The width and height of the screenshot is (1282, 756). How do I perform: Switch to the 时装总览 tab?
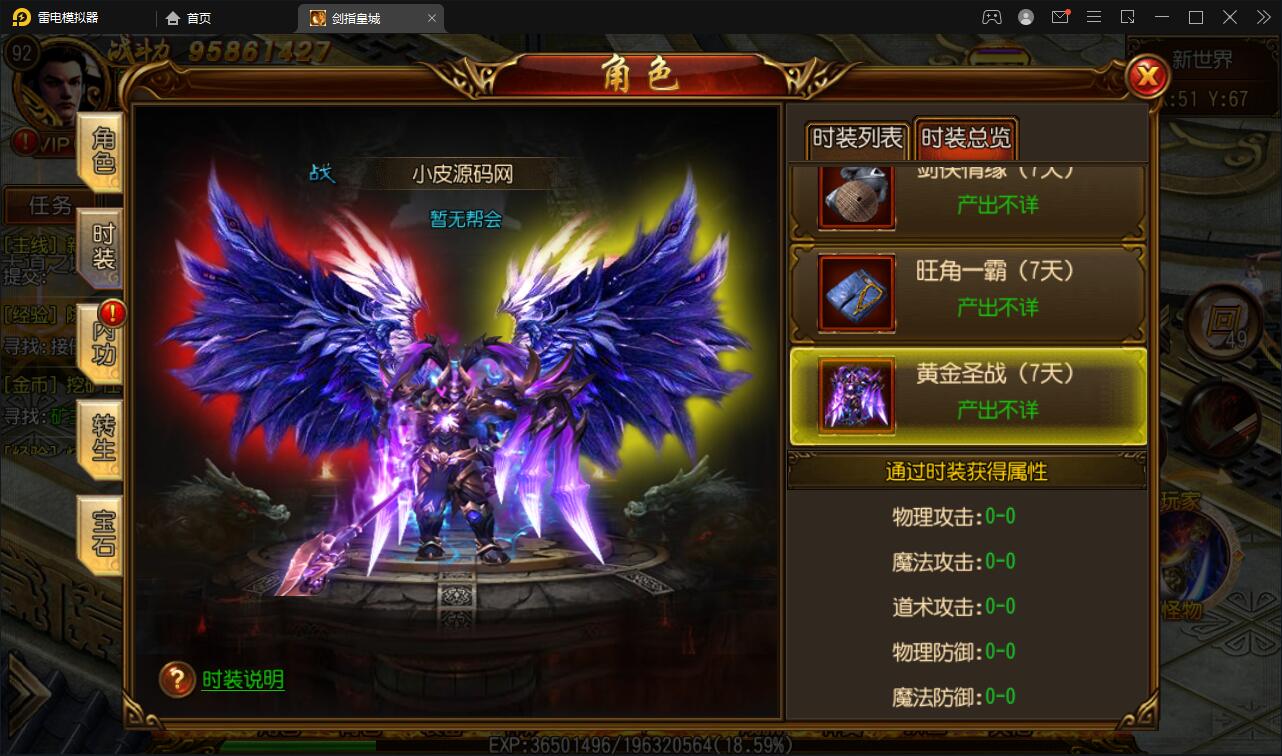[964, 140]
